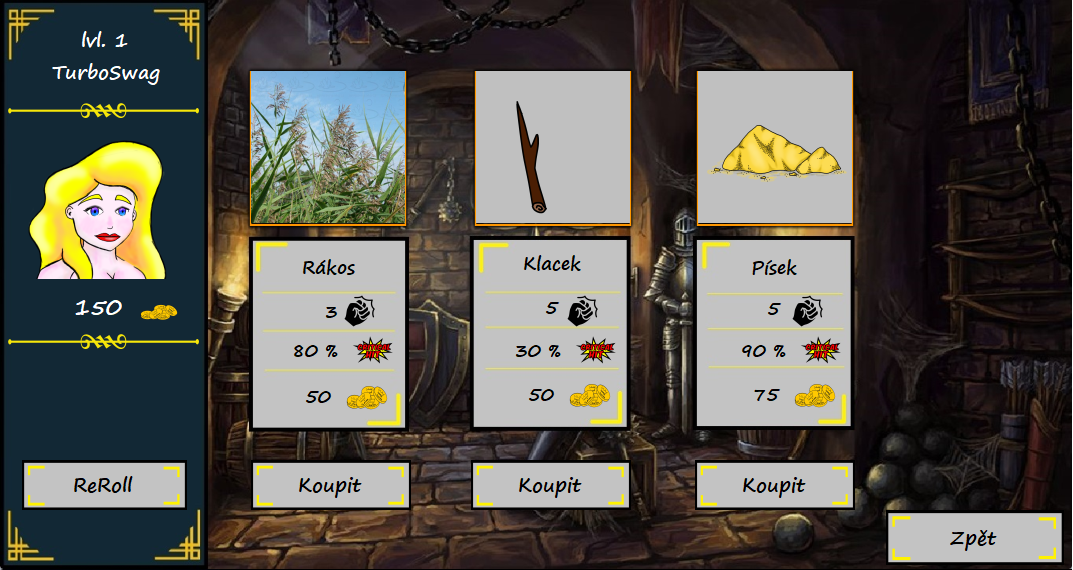Purchase the Klacek using its Koupit button
Image resolution: width=1073 pixels, height=570 pixels.
pos(550,485)
